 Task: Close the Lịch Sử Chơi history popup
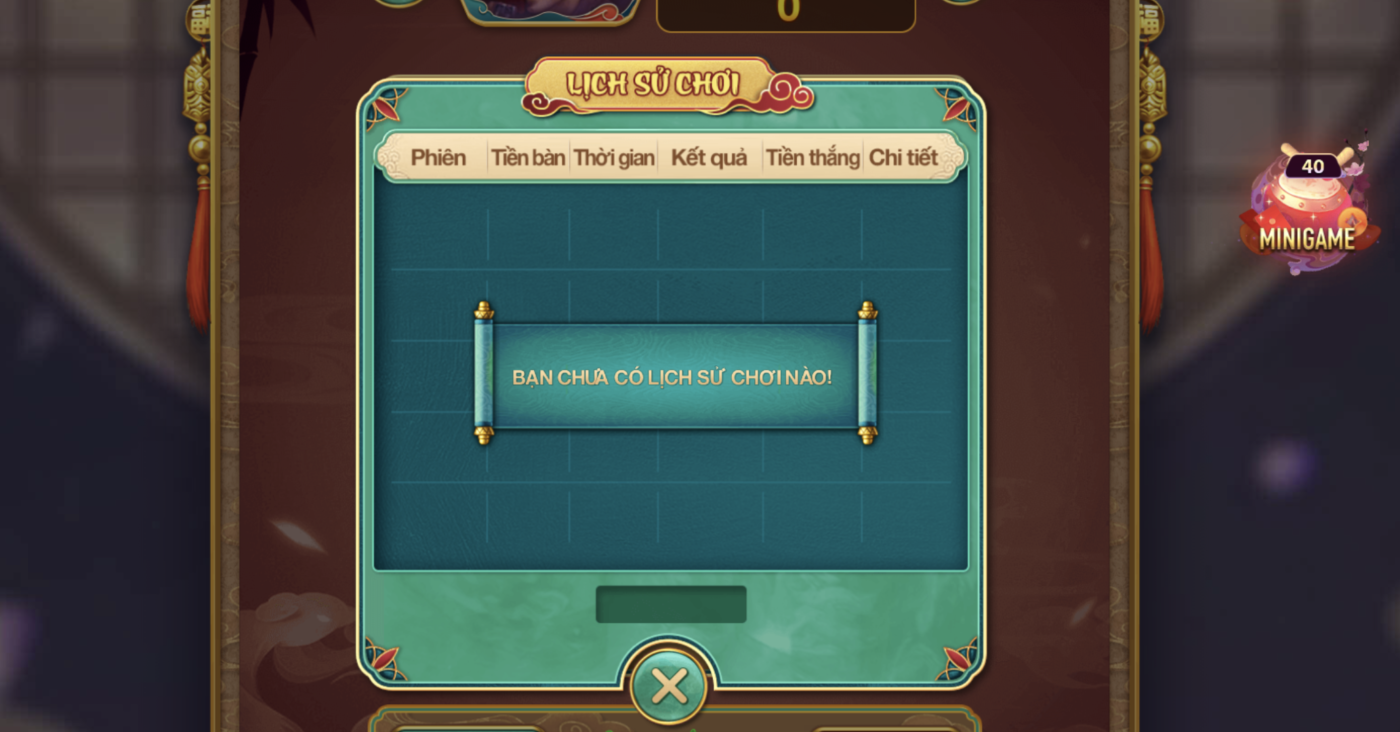point(669,687)
